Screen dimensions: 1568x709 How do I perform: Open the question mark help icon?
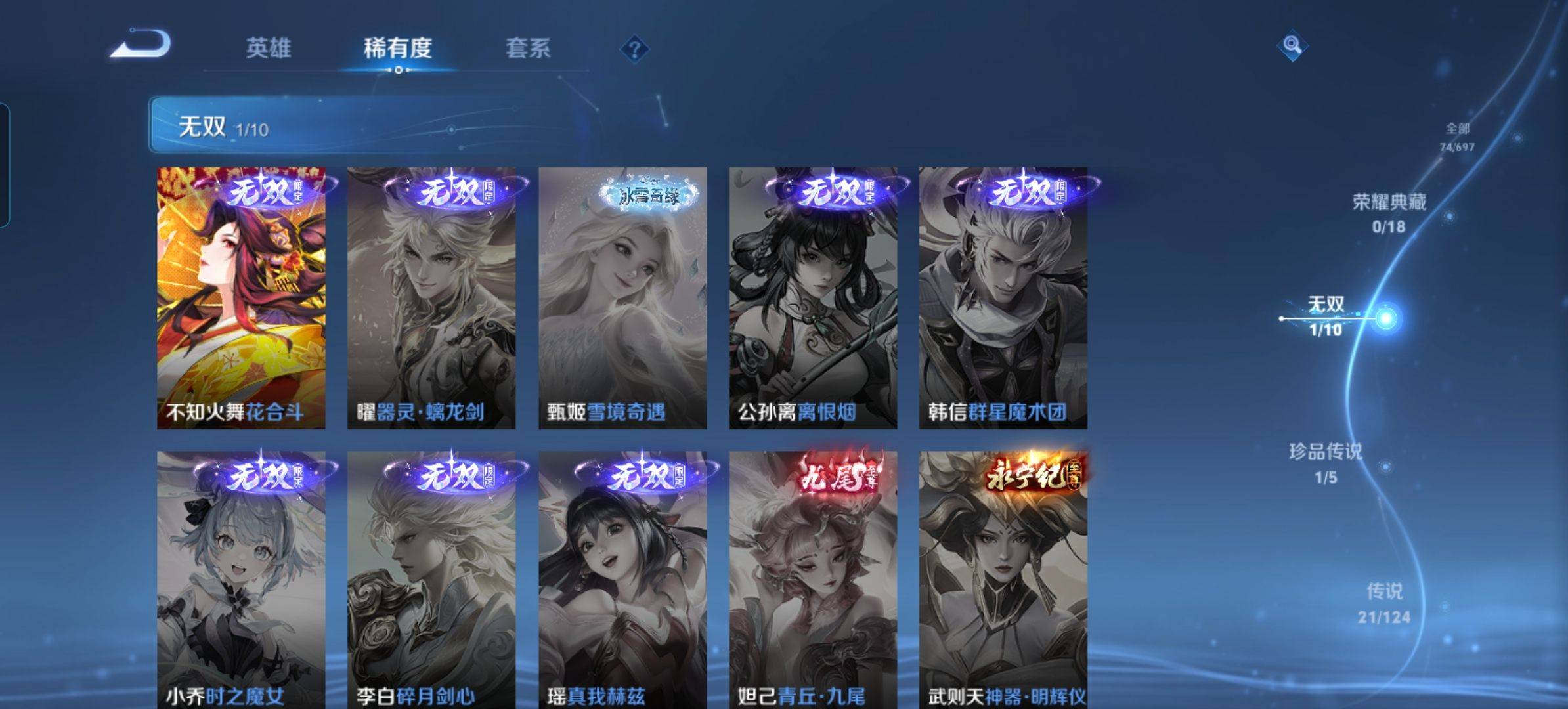pos(634,49)
